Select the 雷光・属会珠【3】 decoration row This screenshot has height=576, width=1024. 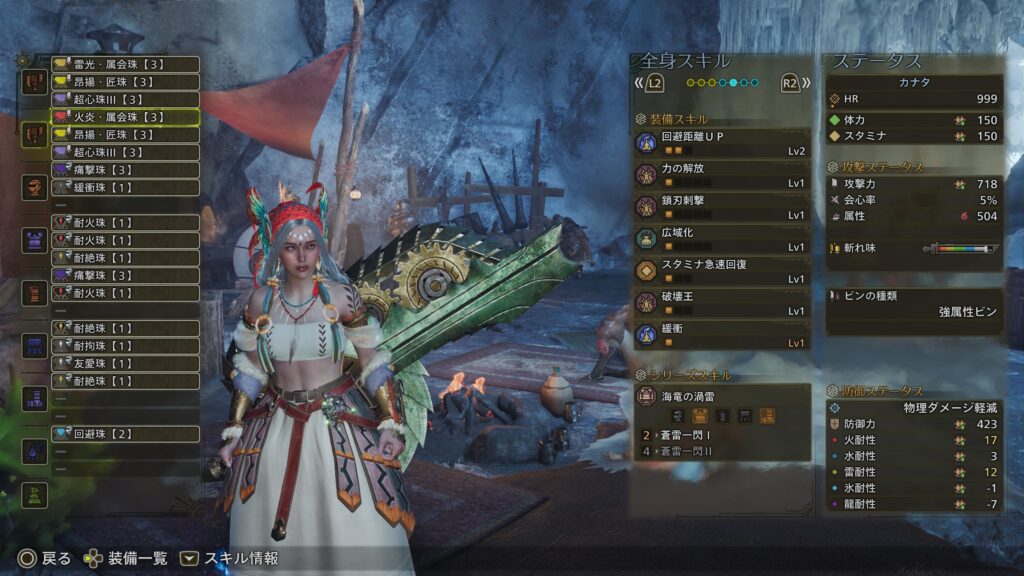tap(125, 64)
